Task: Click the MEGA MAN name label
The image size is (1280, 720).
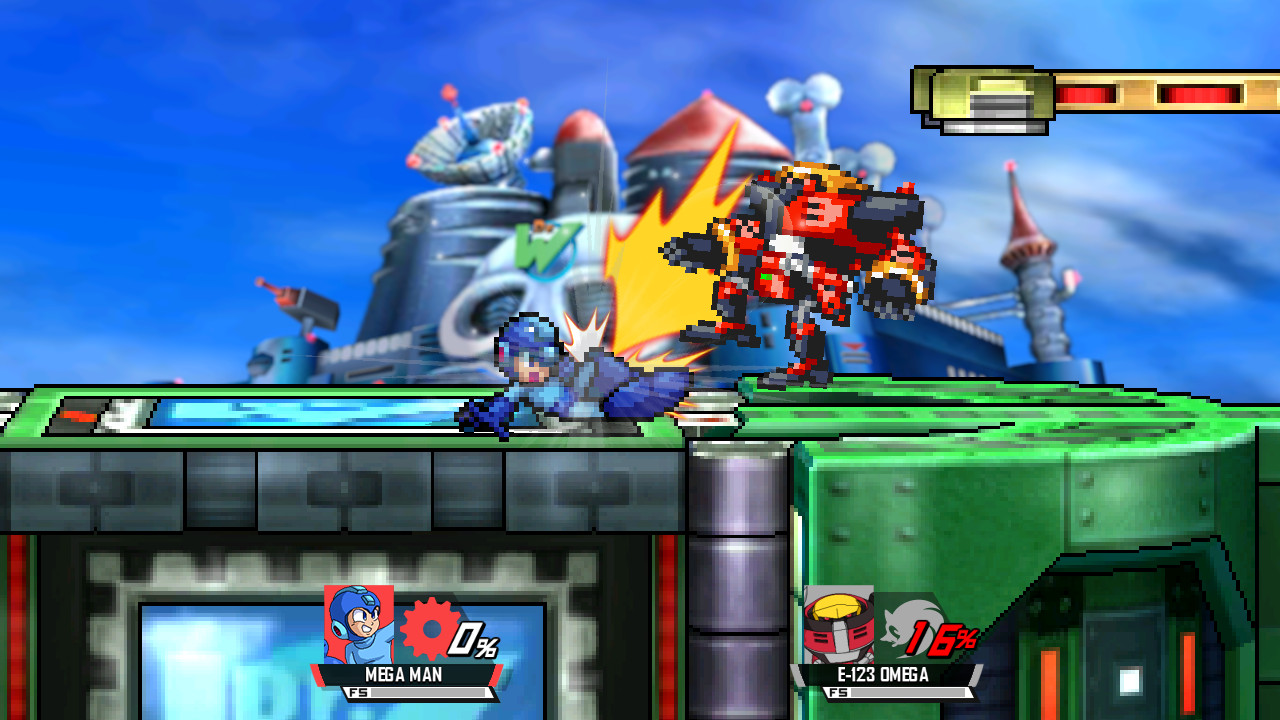Action: [x=405, y=676]
